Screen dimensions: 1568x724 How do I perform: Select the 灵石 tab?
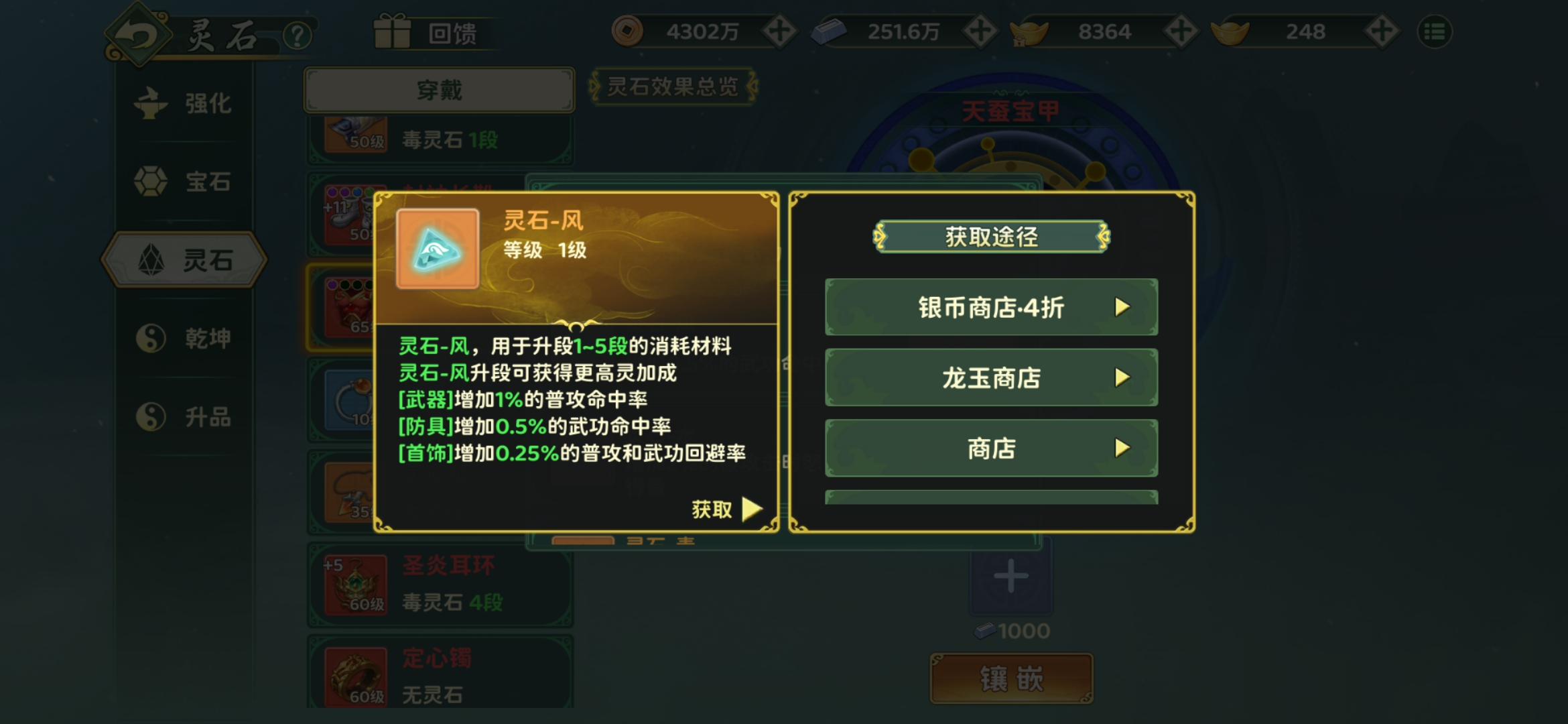(x=184, y=260)
